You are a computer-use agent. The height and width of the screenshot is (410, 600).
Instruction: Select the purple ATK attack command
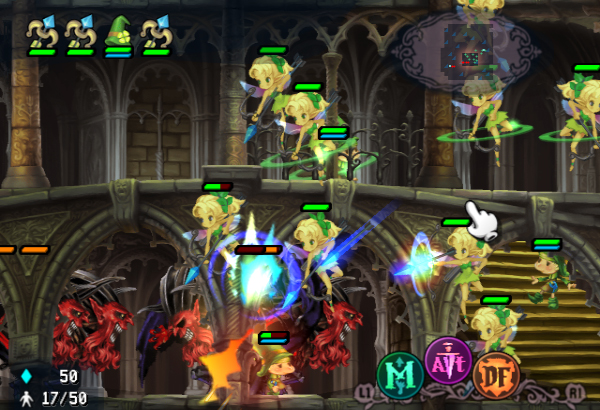point(446,360)
